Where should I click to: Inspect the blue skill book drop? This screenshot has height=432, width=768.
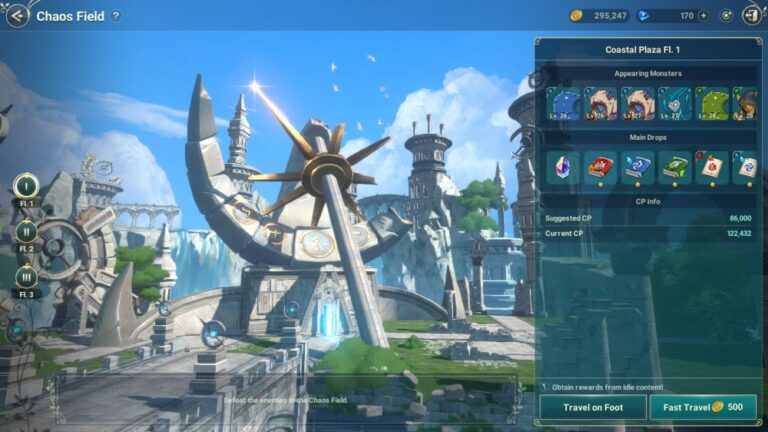pyautogui.click(x=636, y=167)
